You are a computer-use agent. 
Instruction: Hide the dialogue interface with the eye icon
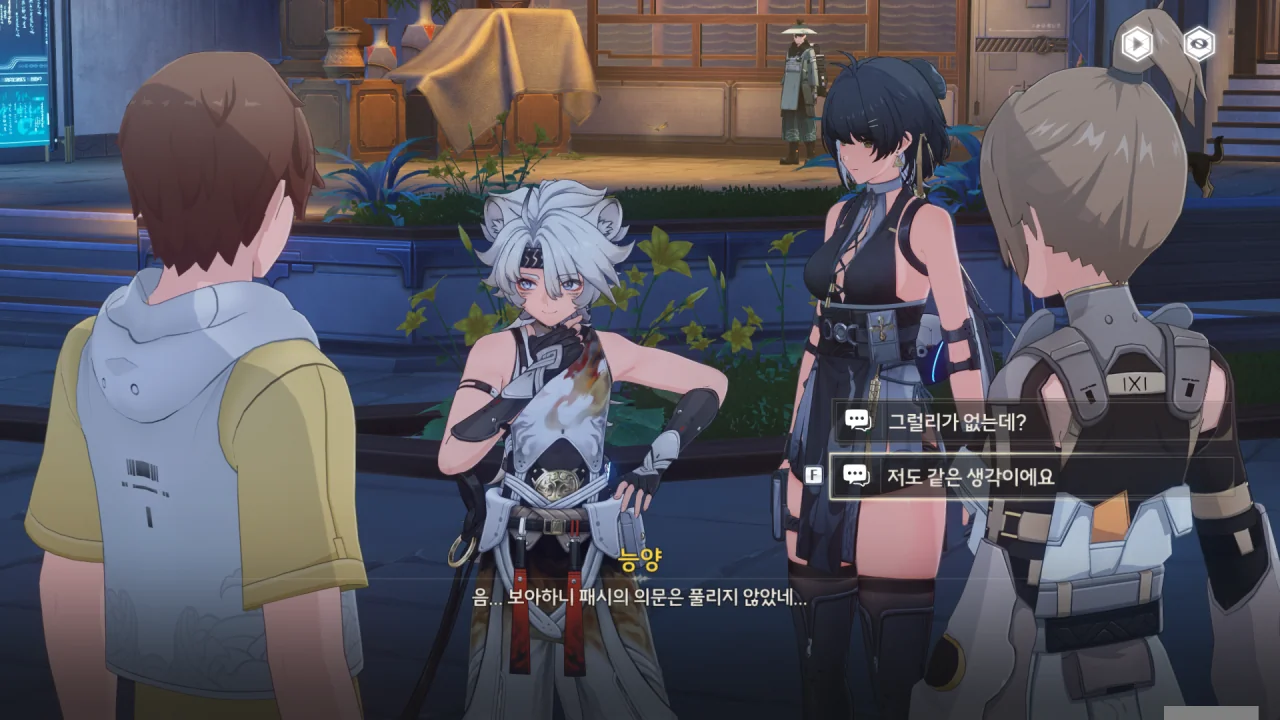1198,44
